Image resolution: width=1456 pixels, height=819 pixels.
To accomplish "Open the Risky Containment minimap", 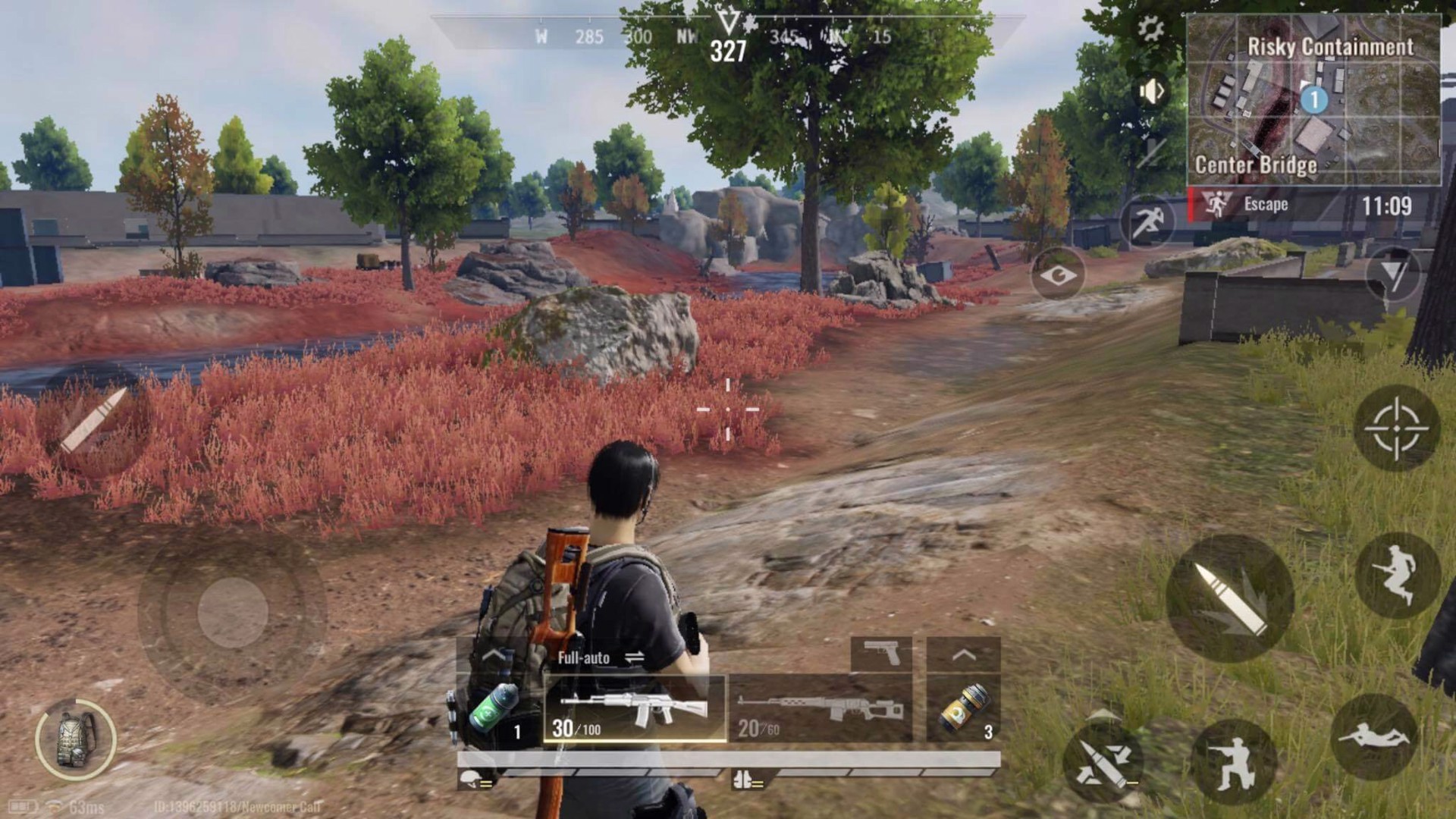I will [1313, 99].
